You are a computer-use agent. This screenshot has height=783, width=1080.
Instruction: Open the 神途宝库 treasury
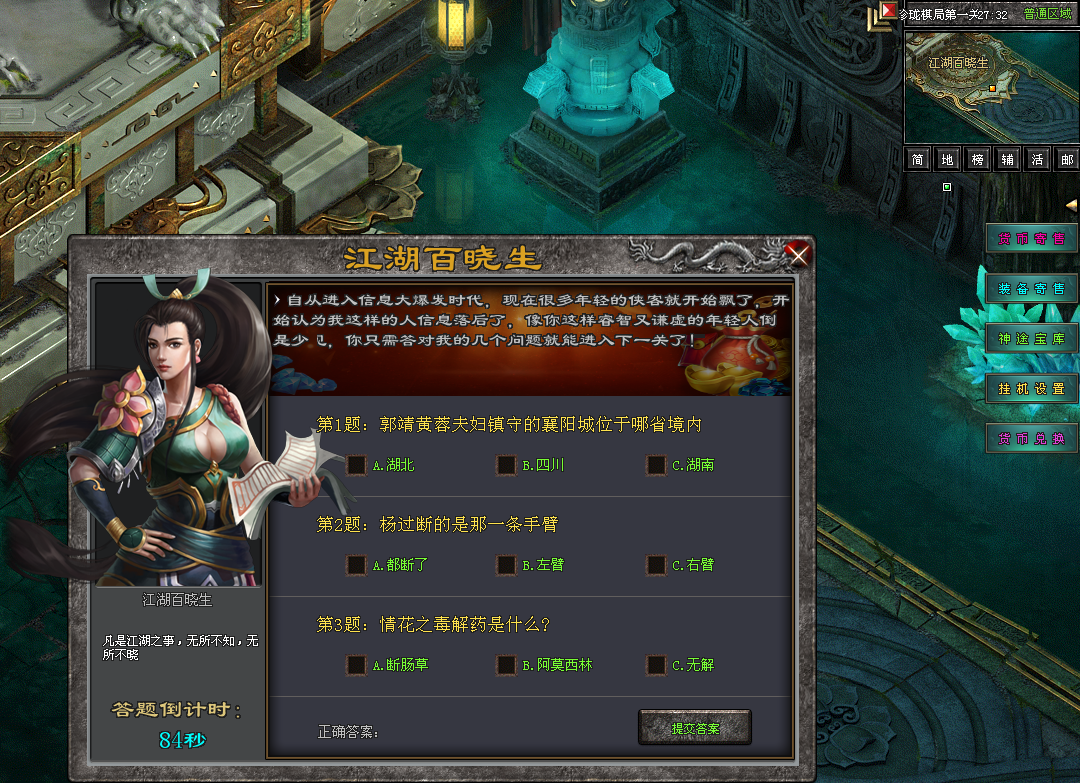click(1031, 338)
